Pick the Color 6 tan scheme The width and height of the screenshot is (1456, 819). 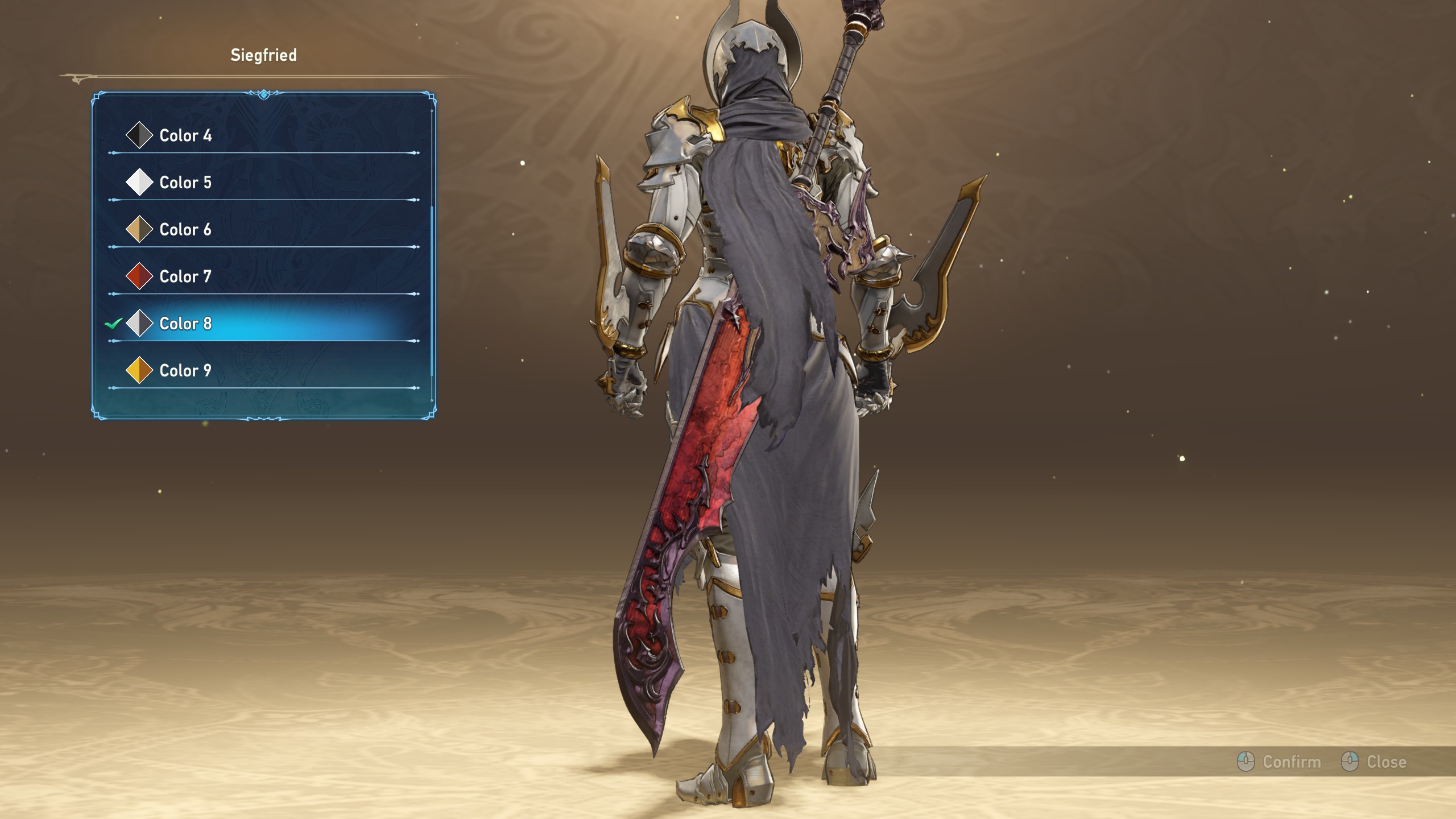185,230
